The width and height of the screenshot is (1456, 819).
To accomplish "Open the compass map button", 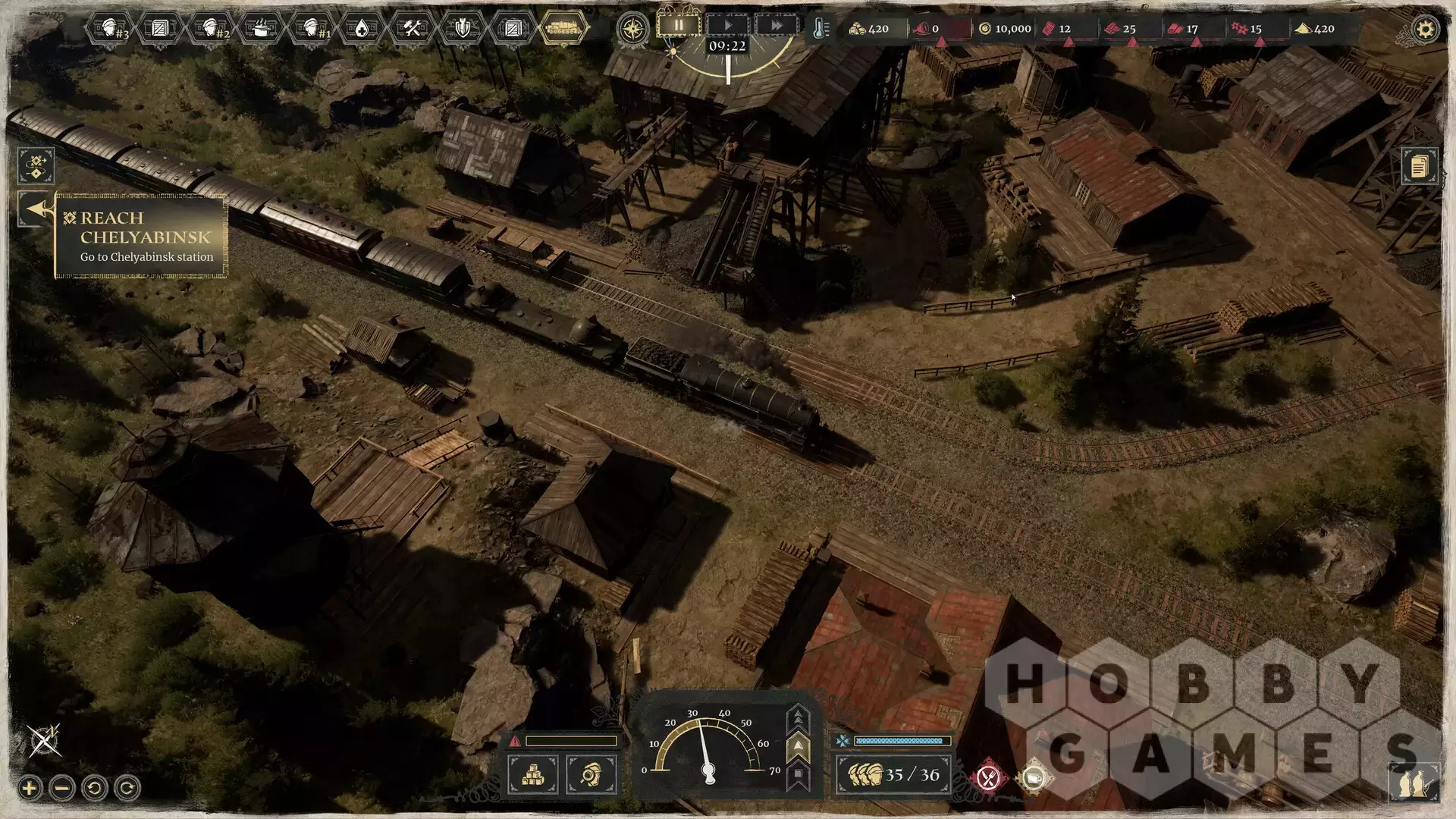I will [x=633, y=30].
